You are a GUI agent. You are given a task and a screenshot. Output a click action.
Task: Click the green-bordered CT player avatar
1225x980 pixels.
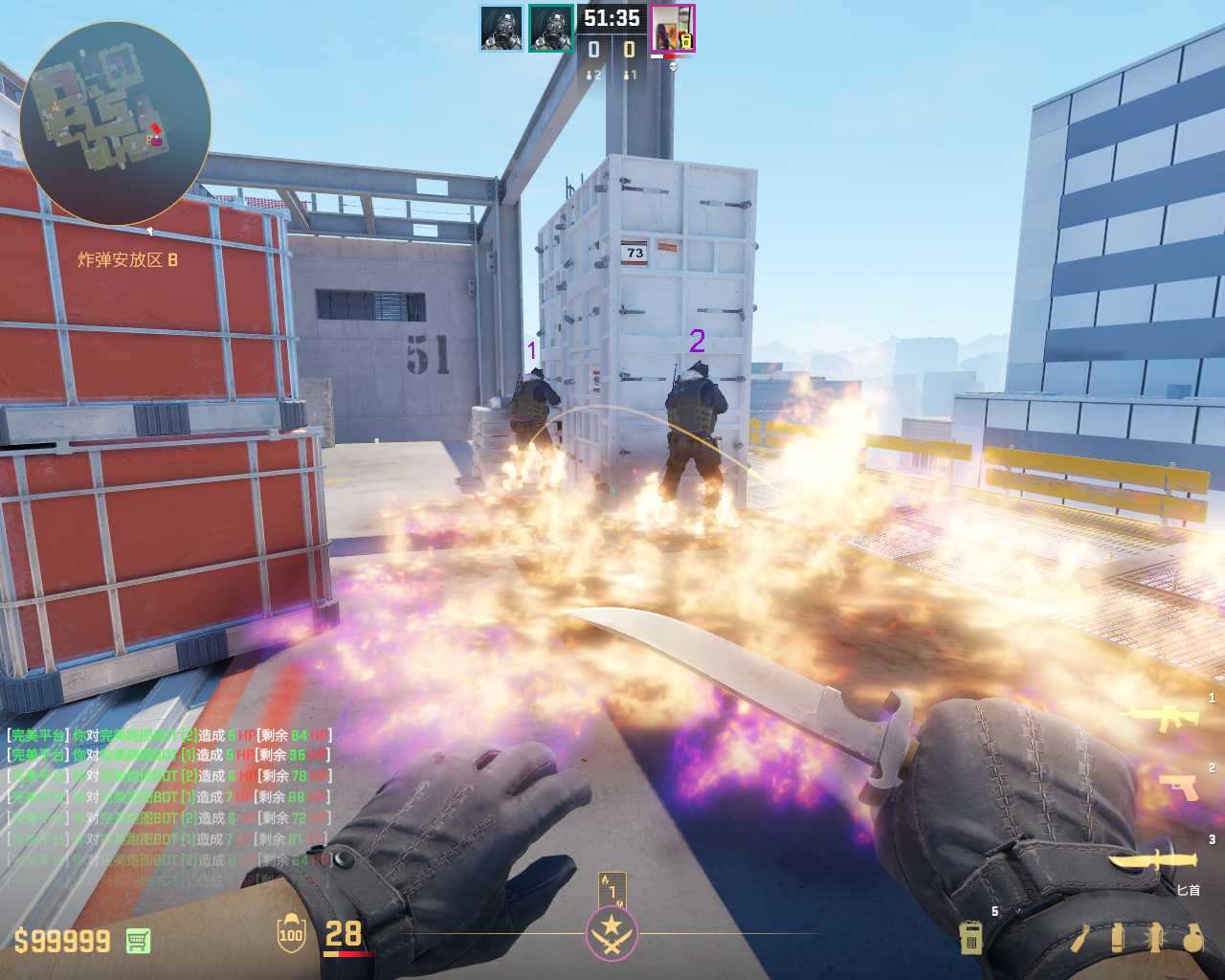[550, 29]
